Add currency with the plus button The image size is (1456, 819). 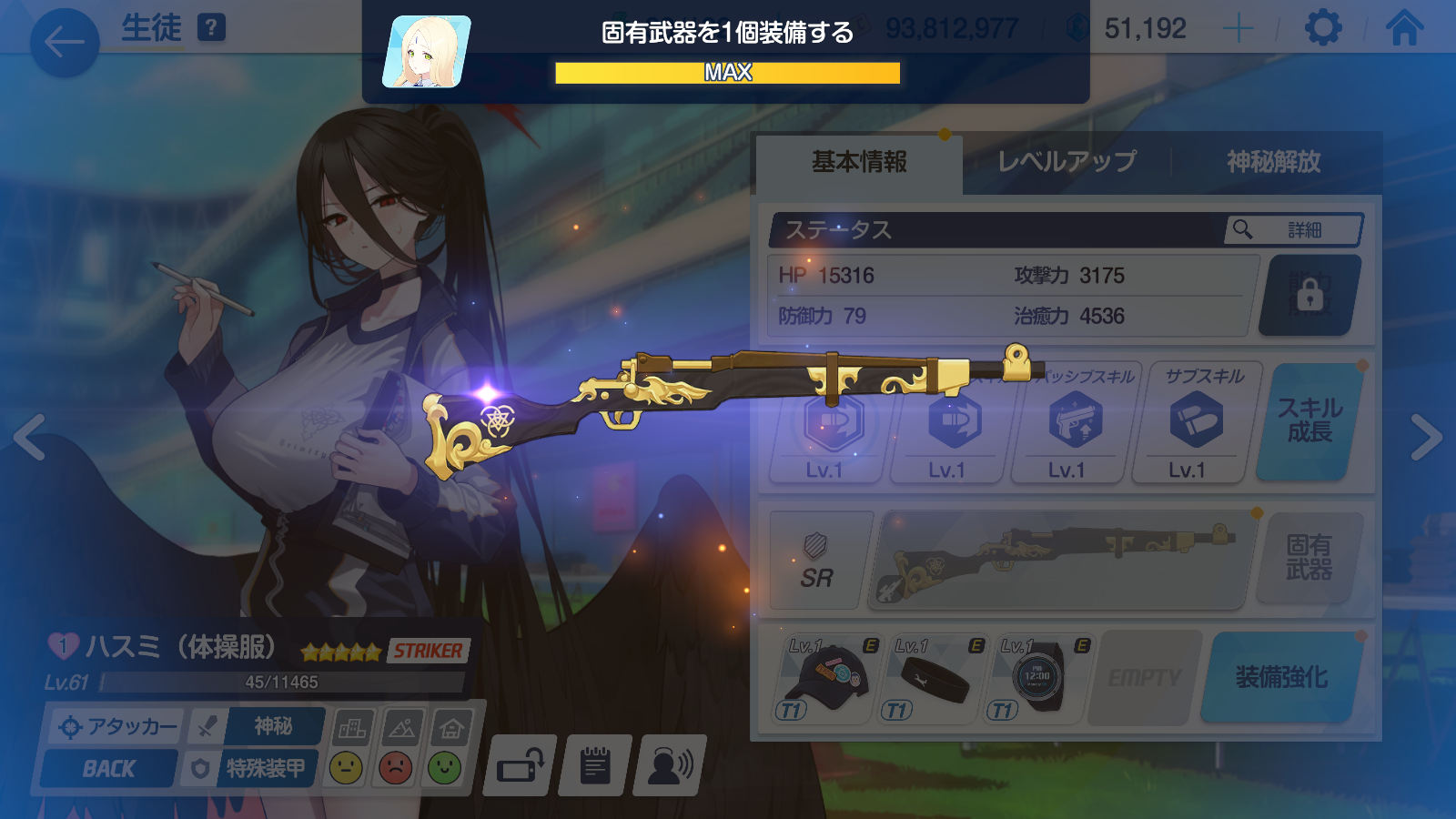click(1238, 29)
